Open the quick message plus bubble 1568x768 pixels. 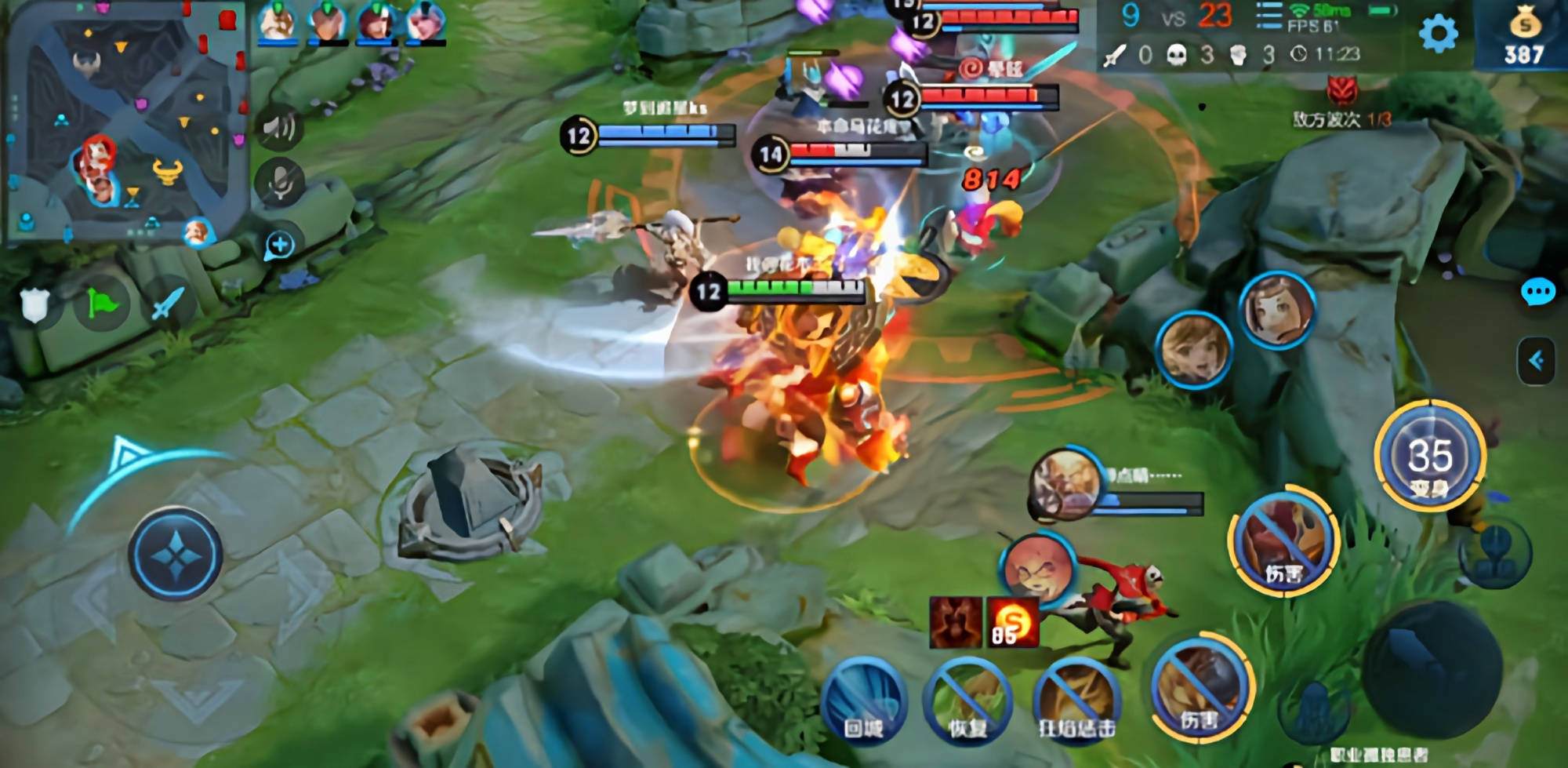tap(280, 245)
